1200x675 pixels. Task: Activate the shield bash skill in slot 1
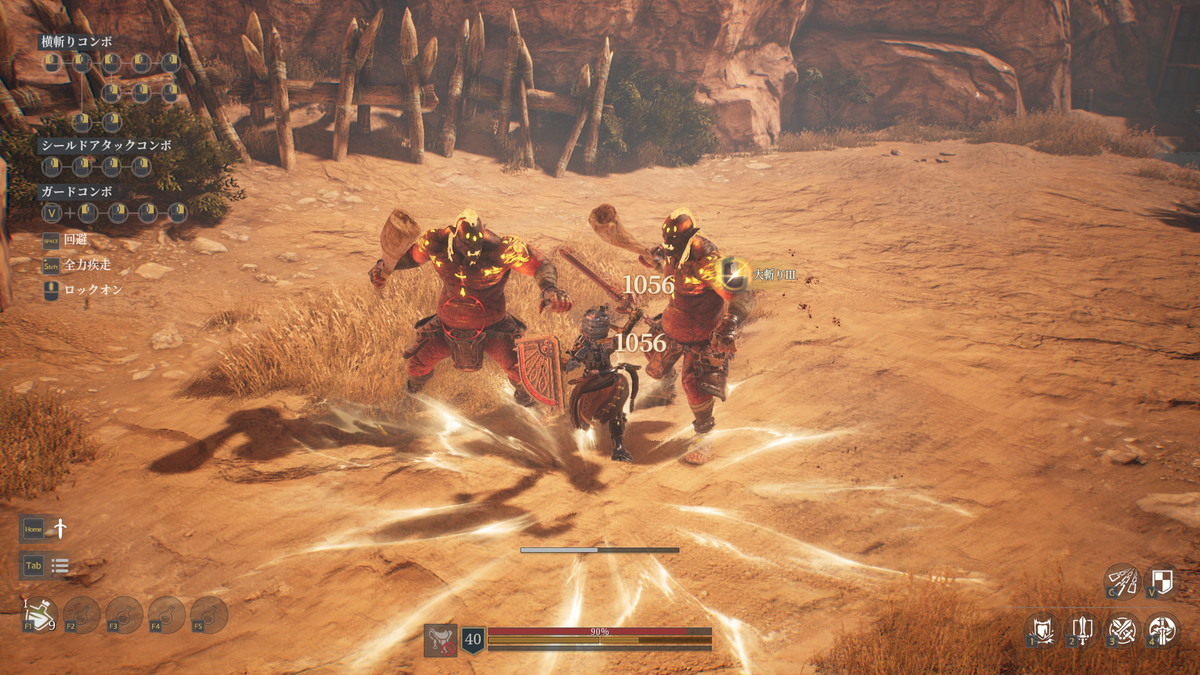(1042, 630)
